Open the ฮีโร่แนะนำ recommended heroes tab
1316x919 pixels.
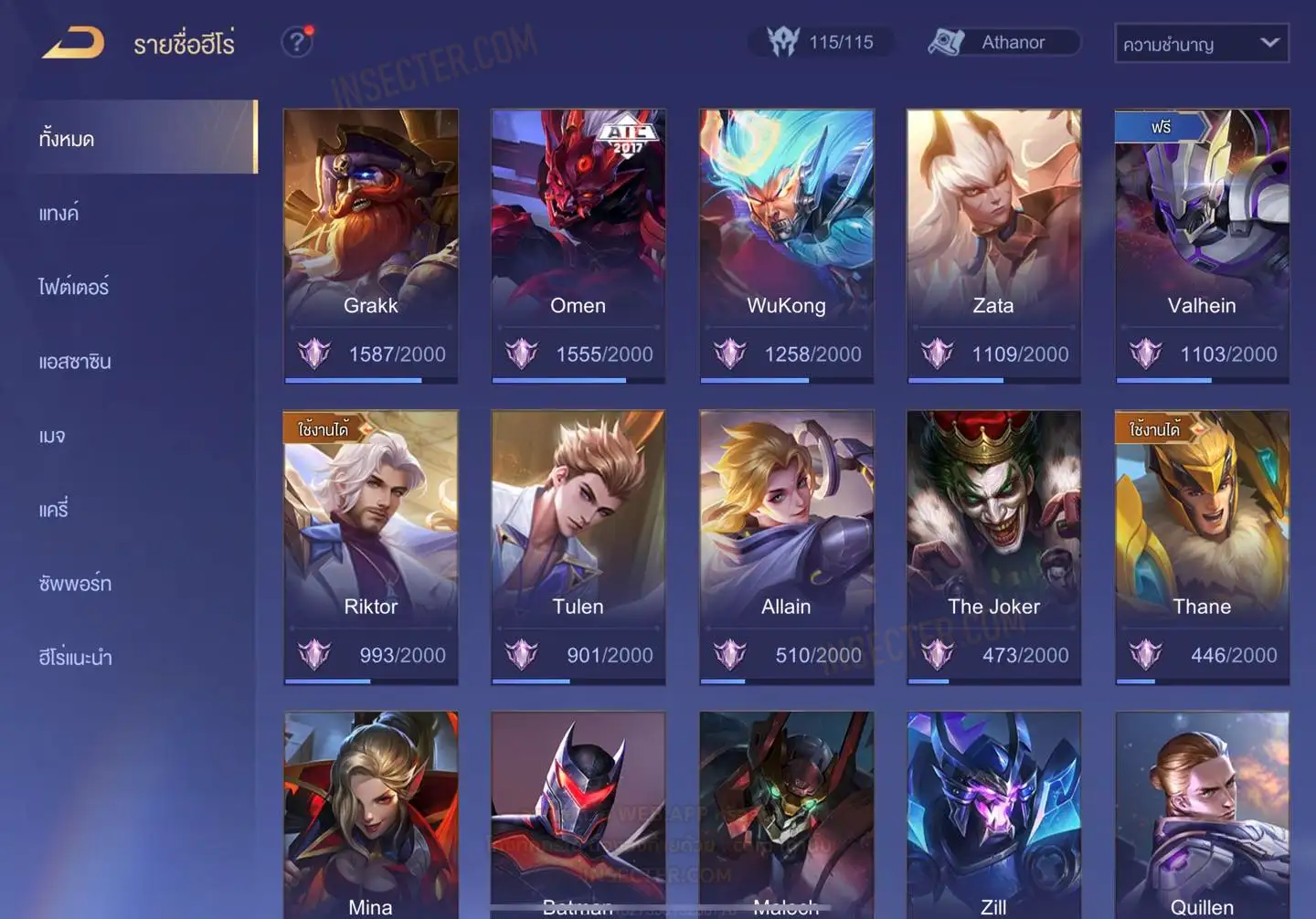75,657
